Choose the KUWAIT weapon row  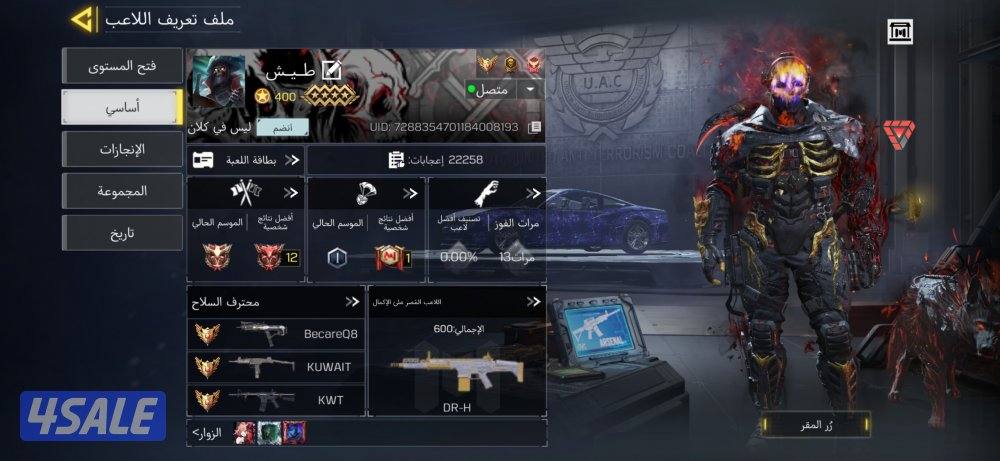point(273,367)
